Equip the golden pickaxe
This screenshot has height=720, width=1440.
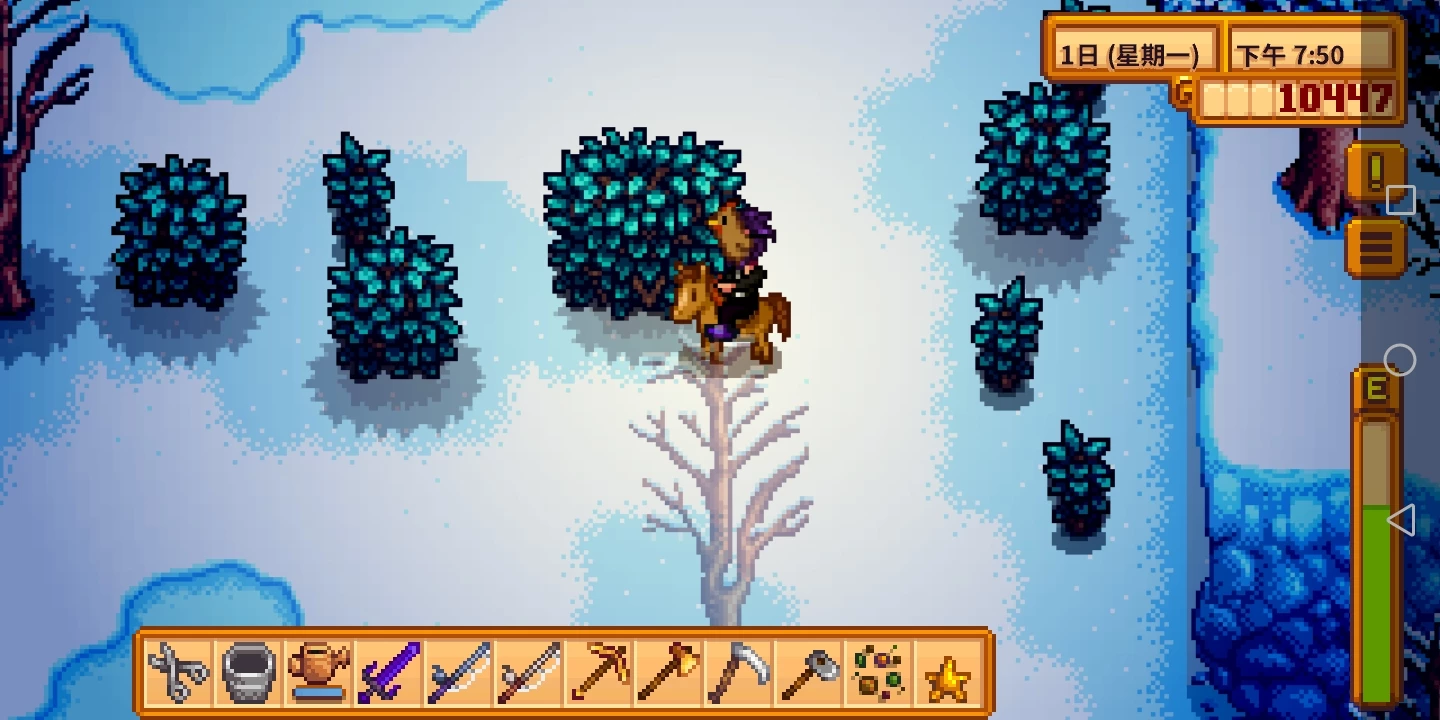click(599, 672)
